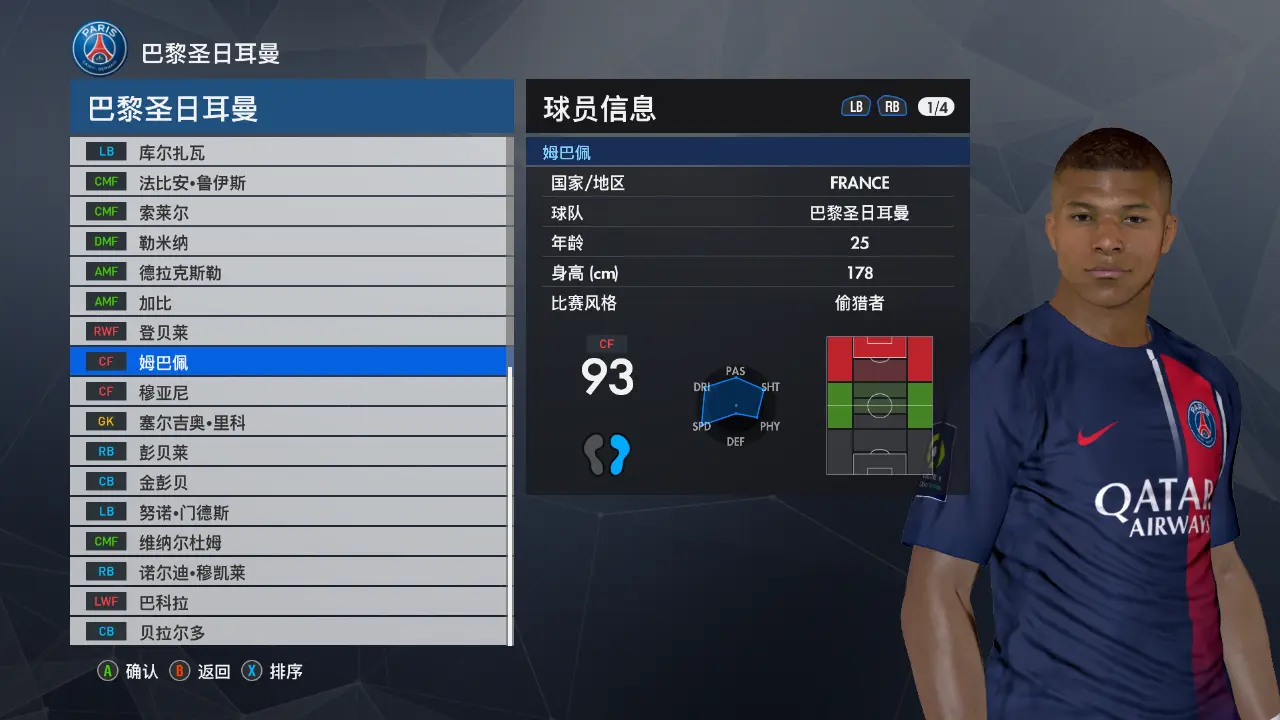Choose 法比安•鲁伊斯 from the player list

[x=290, y=182]
